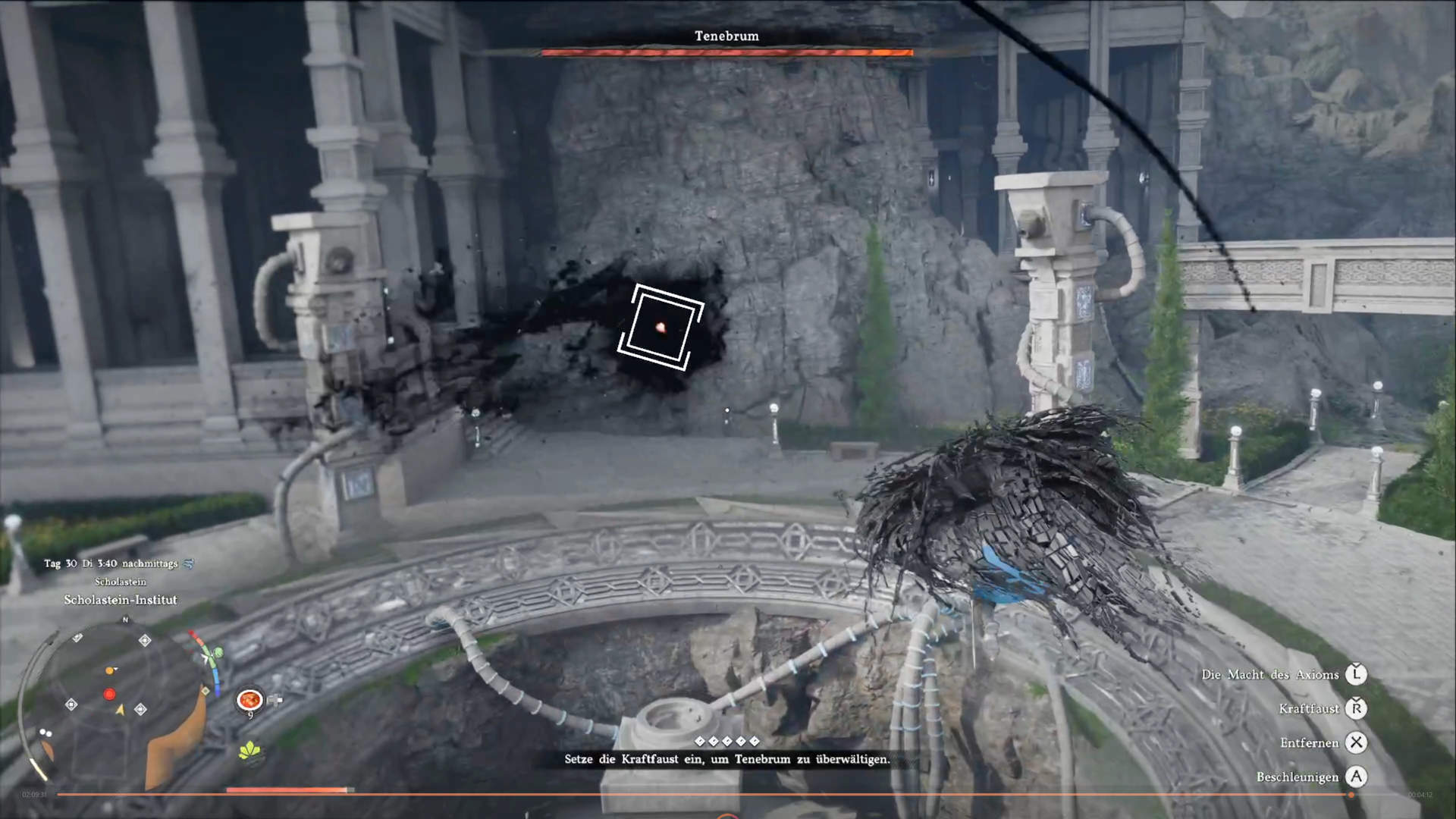Select the red marker on the minimap
This screenshot has height=819, width=1456.
(x=110, y=694)
